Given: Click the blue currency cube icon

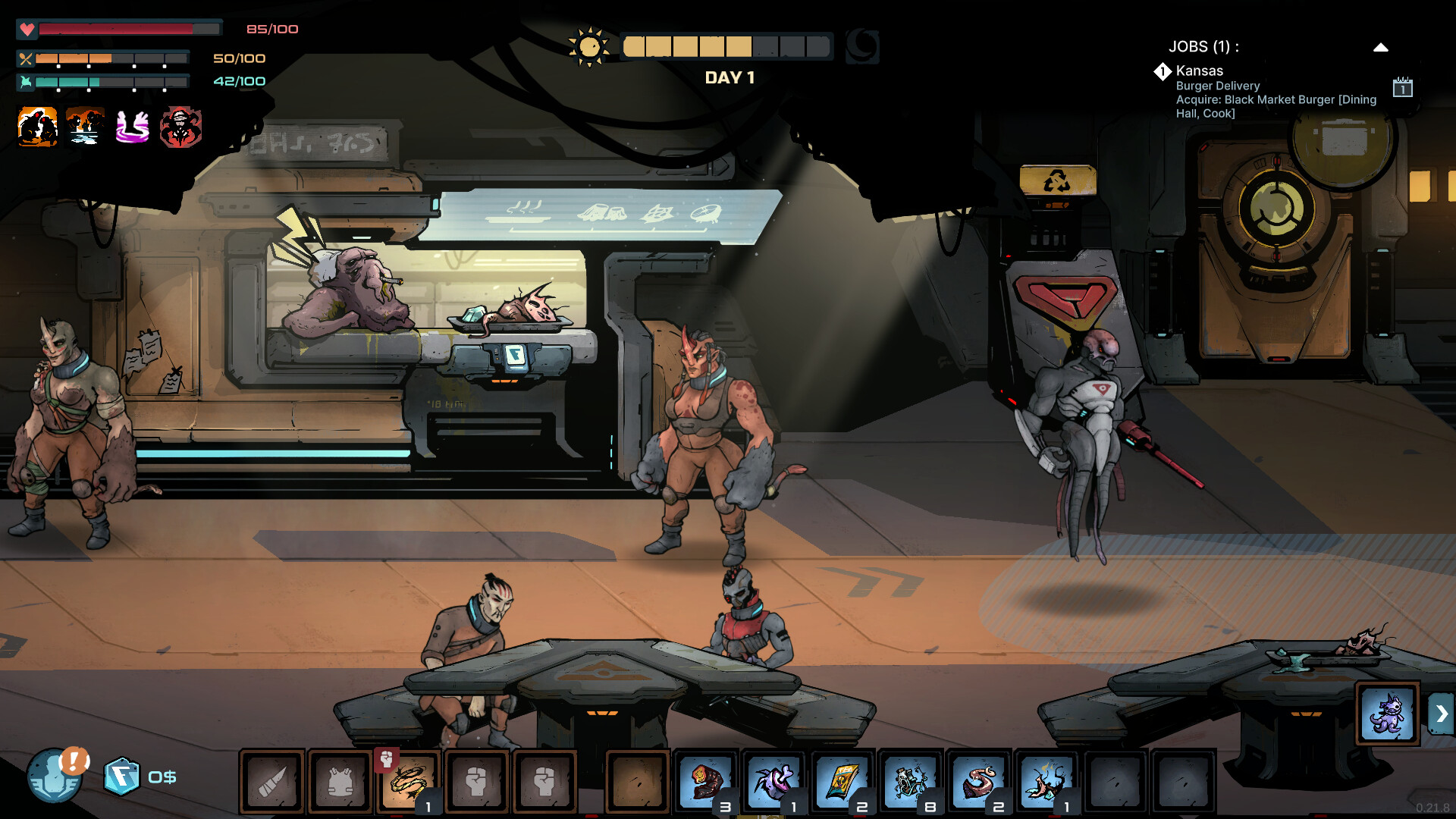Looking at the screenshot, I should [x=121, y=777].
